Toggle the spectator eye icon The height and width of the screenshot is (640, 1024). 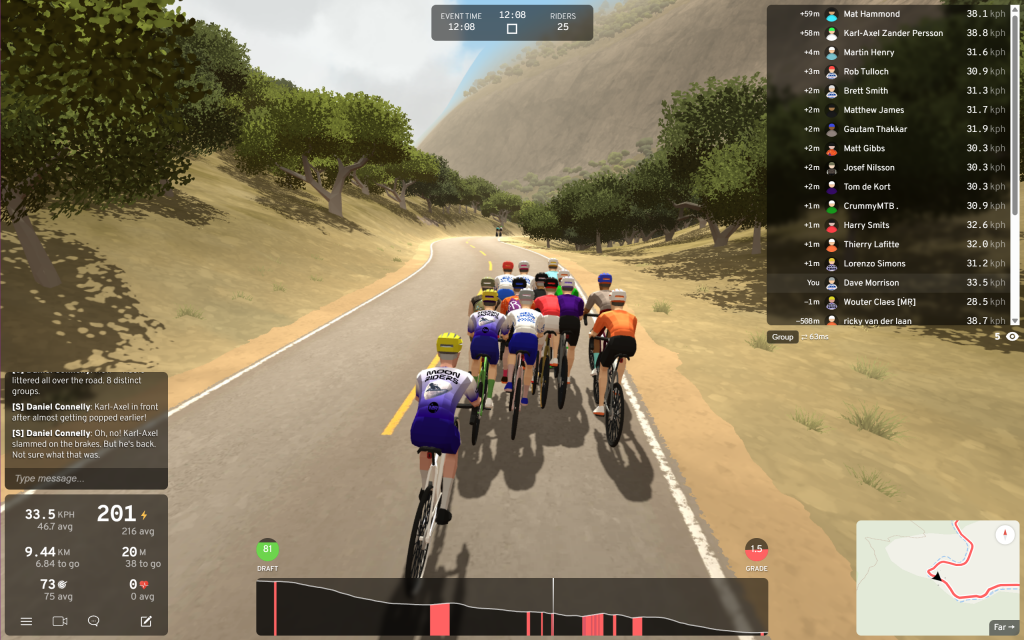[1012, 337]
